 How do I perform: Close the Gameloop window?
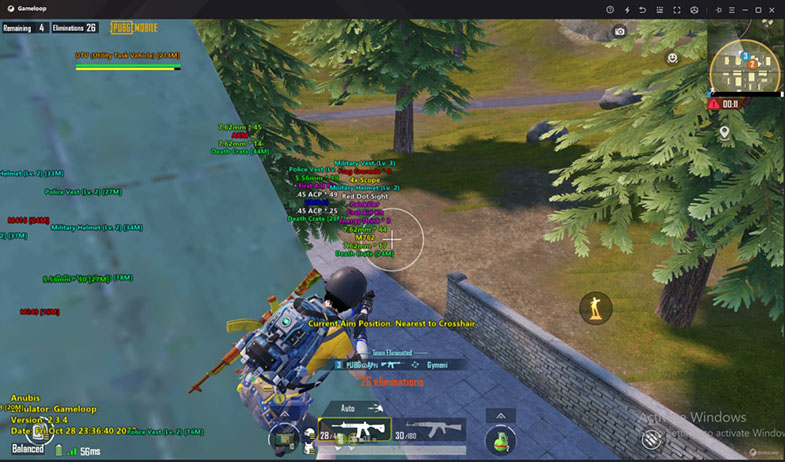point(773,9)
